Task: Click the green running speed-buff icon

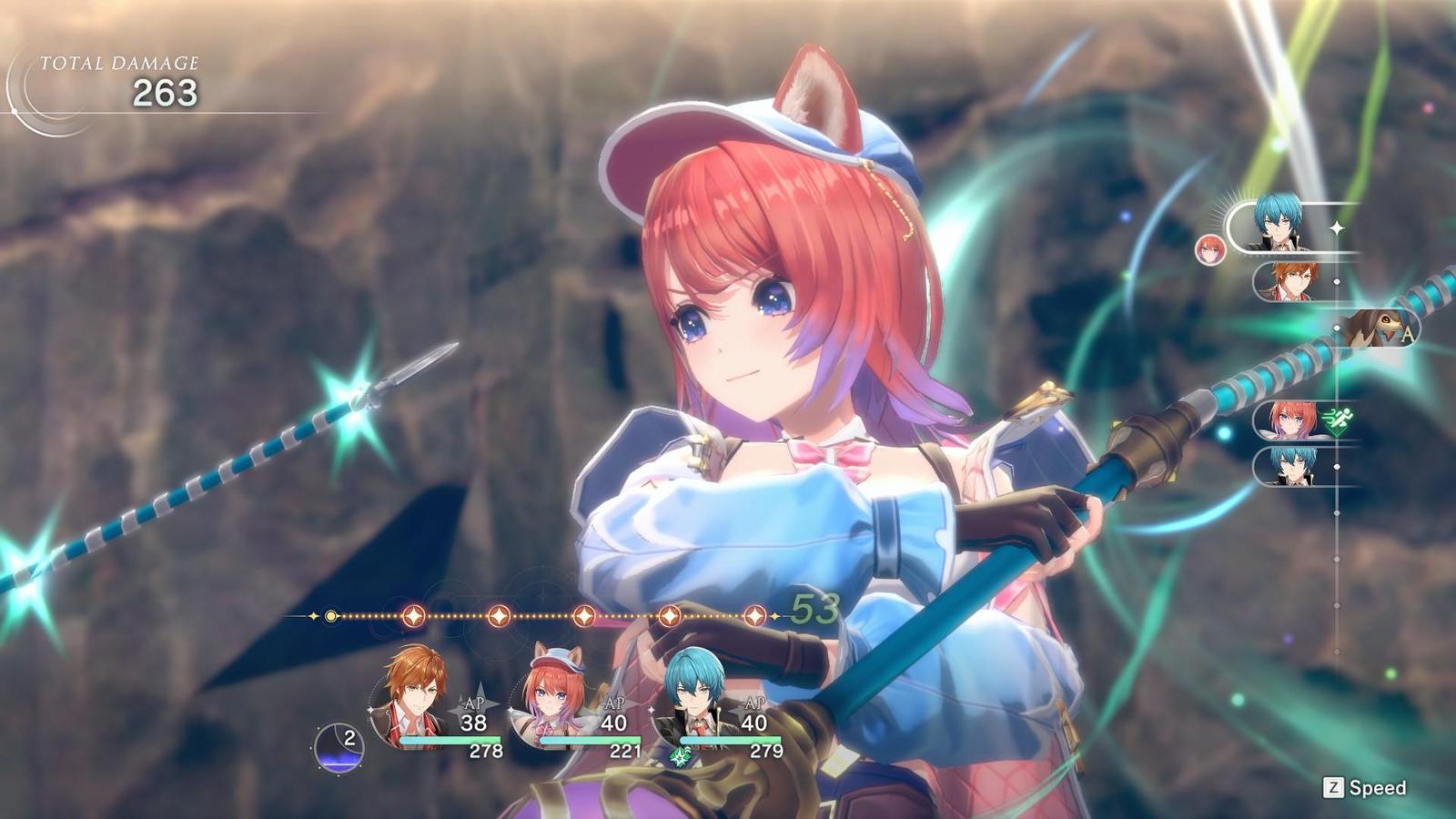Action: tap(1338, 421)
